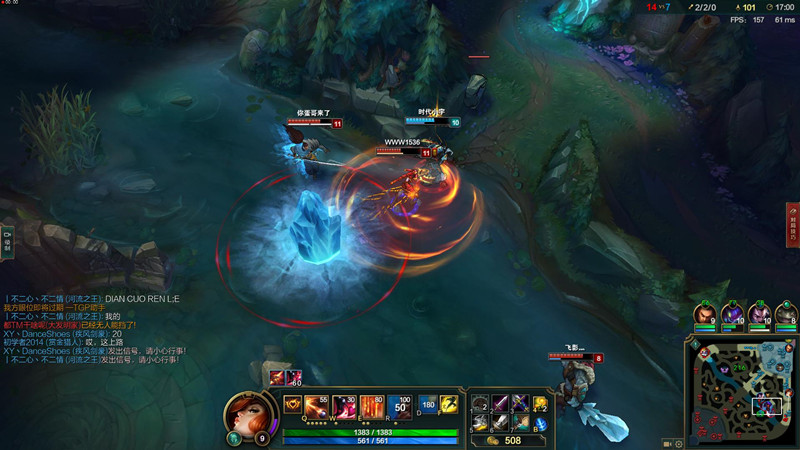Select Miss Fortune's champion portrait

click(244, 412)
